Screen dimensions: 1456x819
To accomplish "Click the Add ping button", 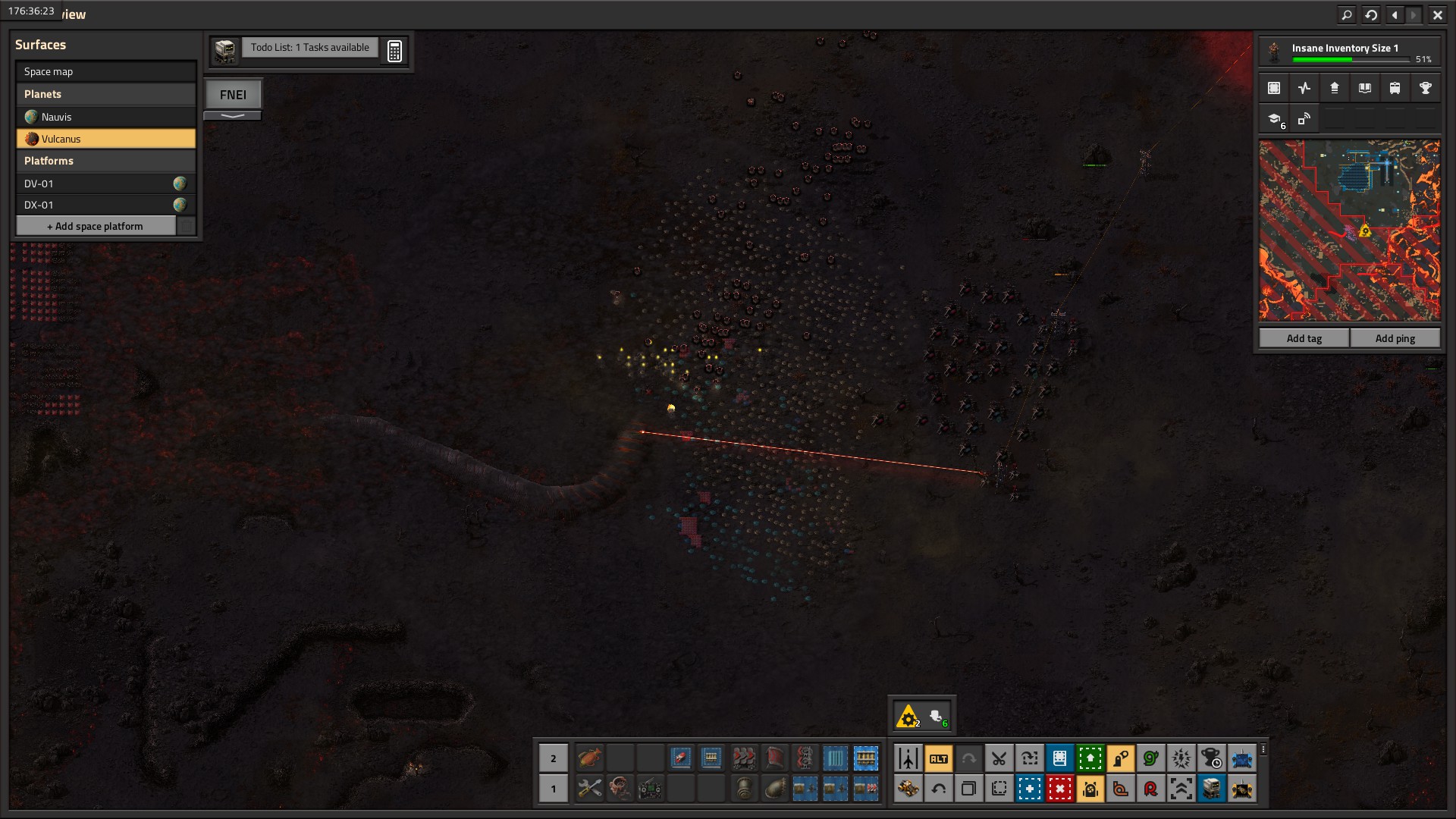I will pyautogui.click(x=1395, y=338).
